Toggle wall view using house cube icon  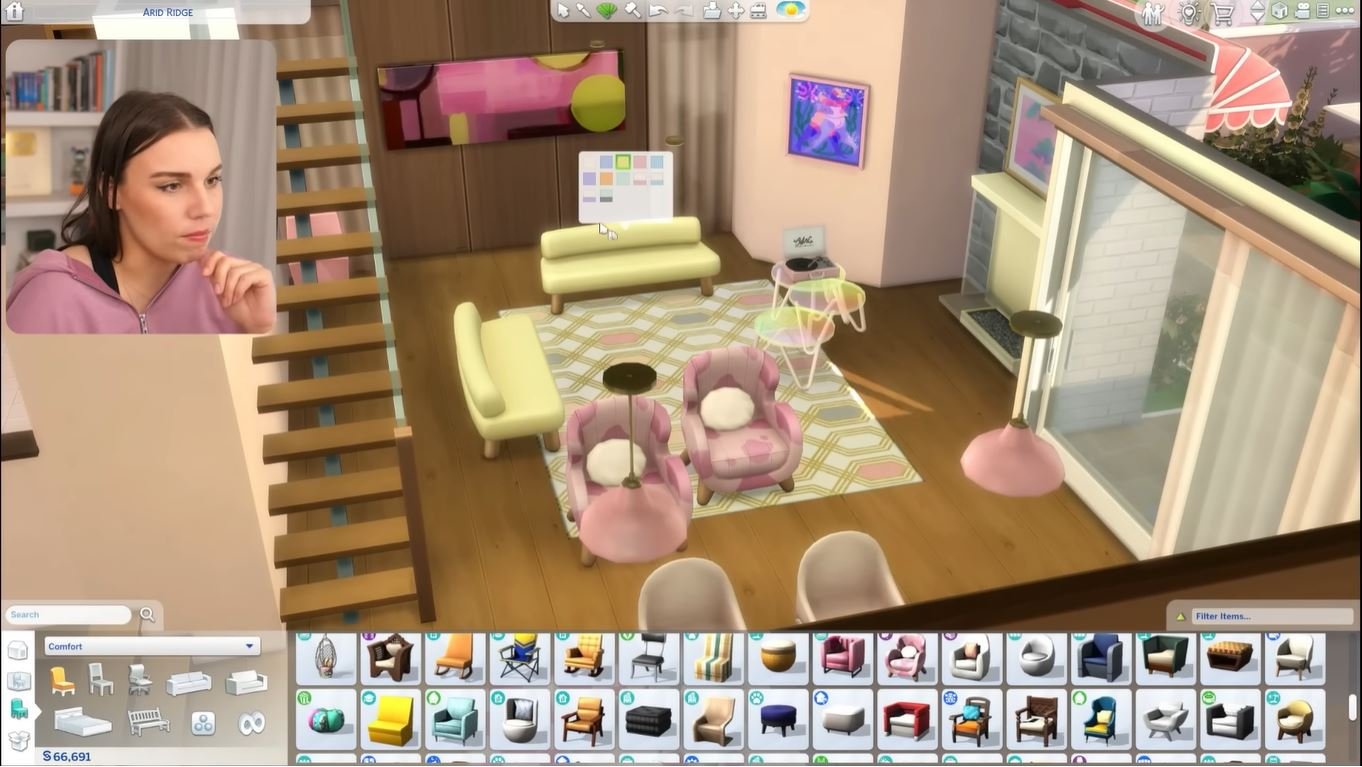pyautogui.click(x=1280, y=12)
